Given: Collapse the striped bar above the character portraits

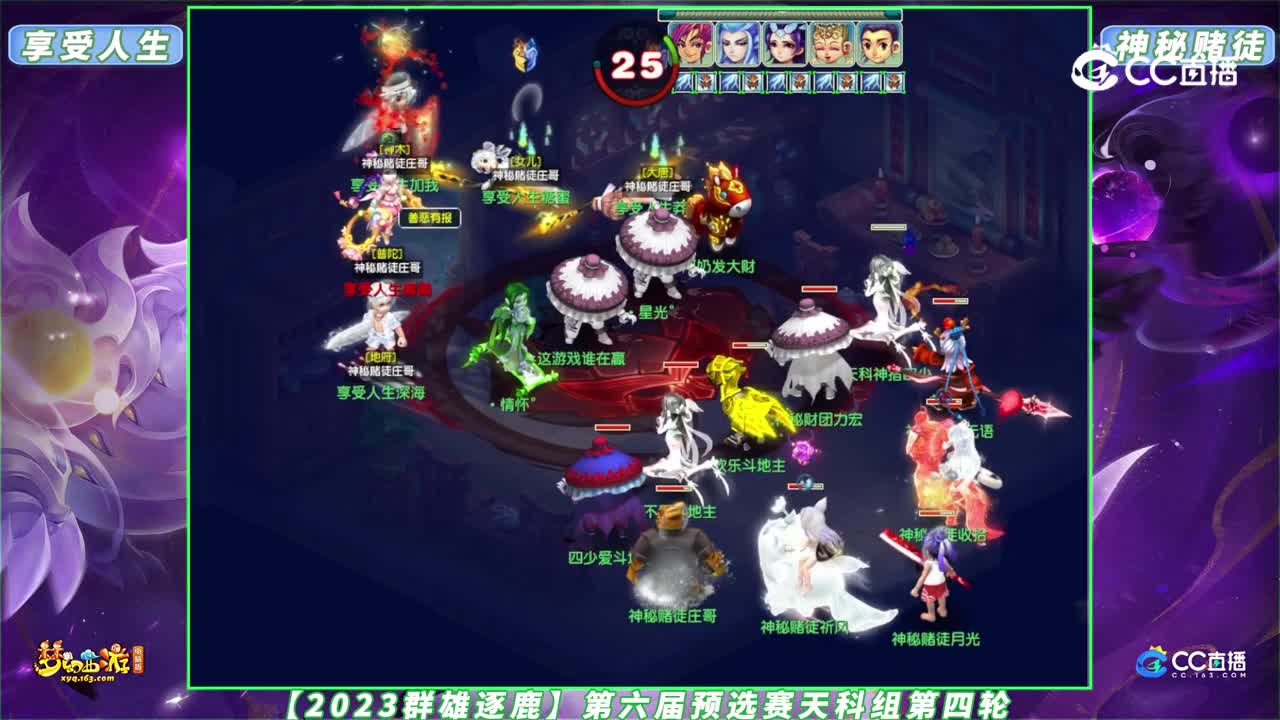Looking at the screenshot, I should (x=785, y=13).
